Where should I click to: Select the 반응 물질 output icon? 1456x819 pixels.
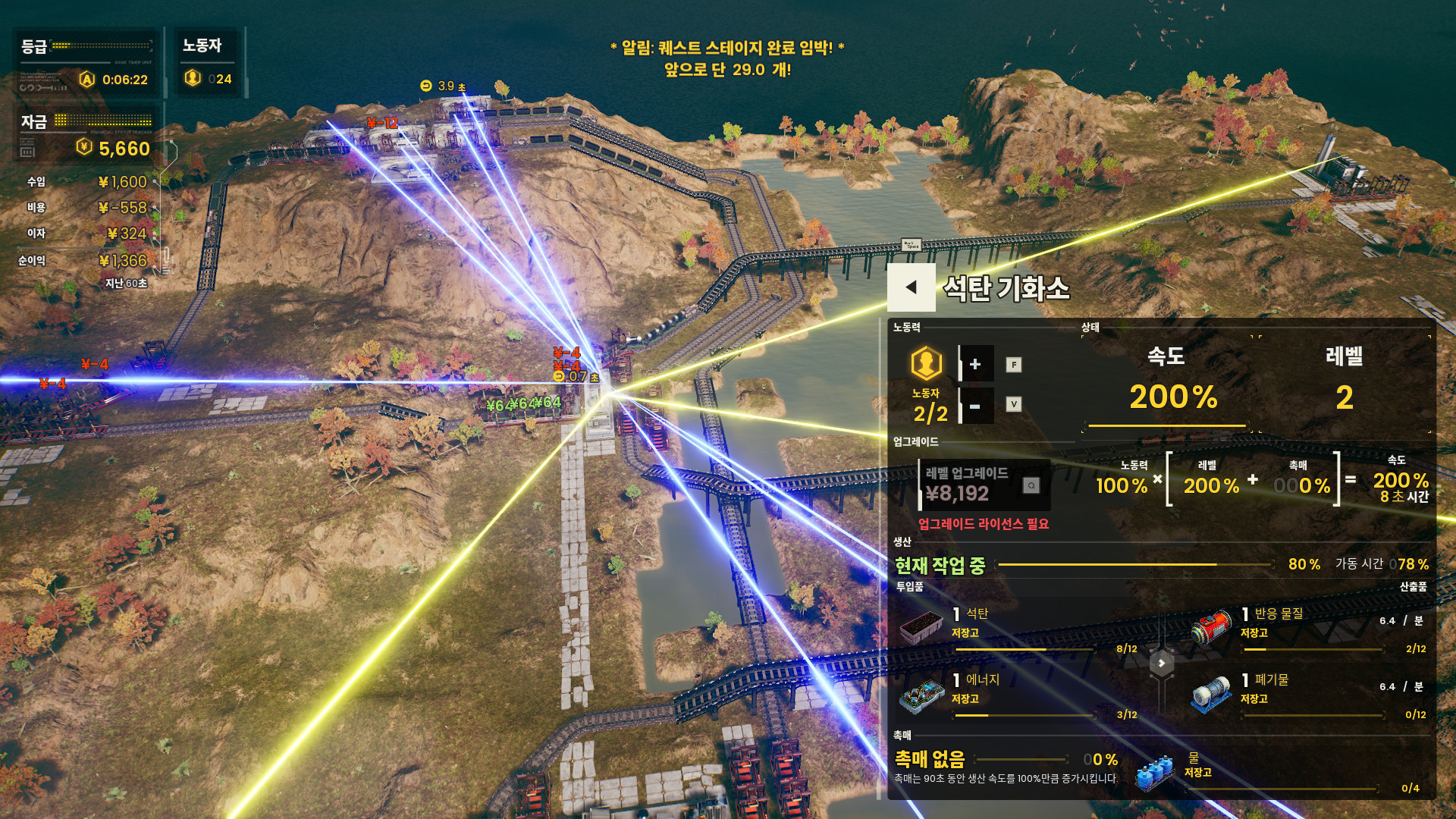(x=1211, y=626)
